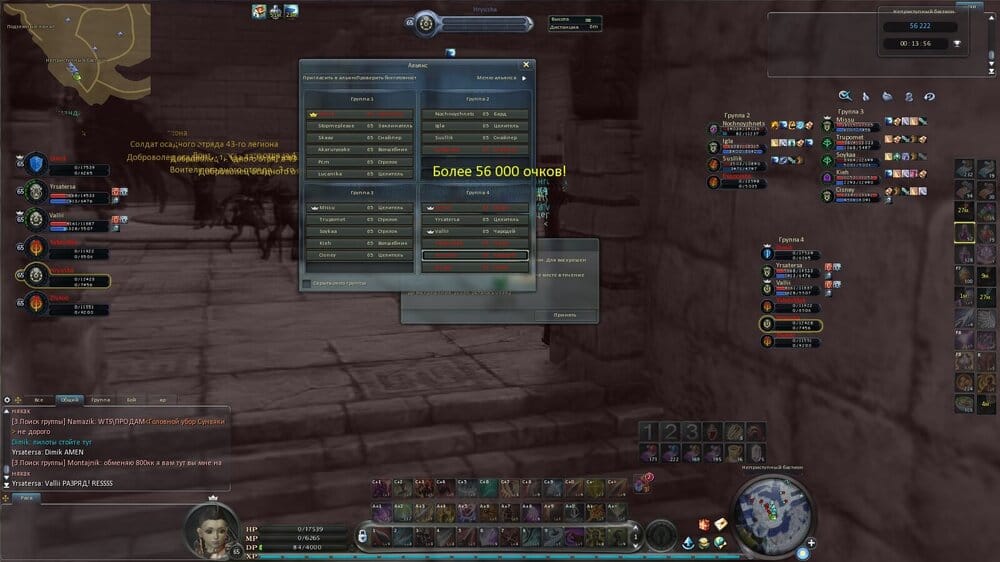Select Yrsatersa row in alliance group 4
This screenshot has height=562, width=1000.
coord(475,219)
